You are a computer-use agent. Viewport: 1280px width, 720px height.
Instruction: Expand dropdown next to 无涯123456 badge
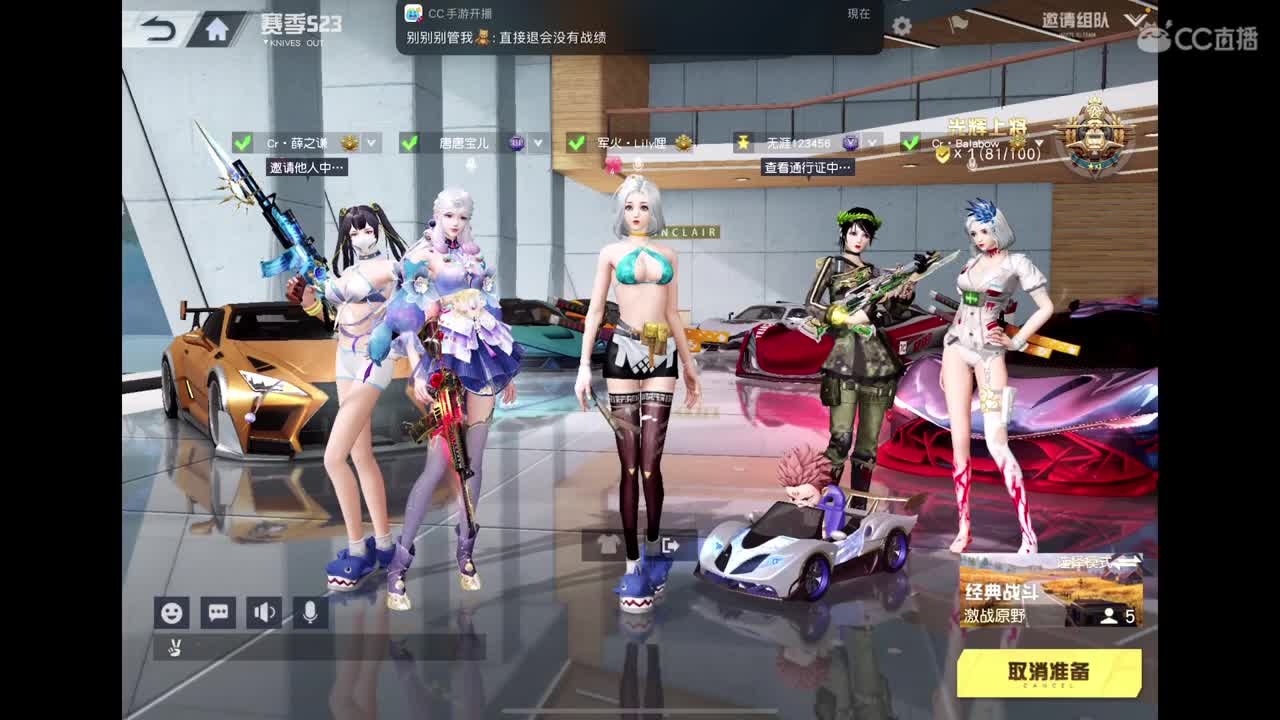click(871, 142)
